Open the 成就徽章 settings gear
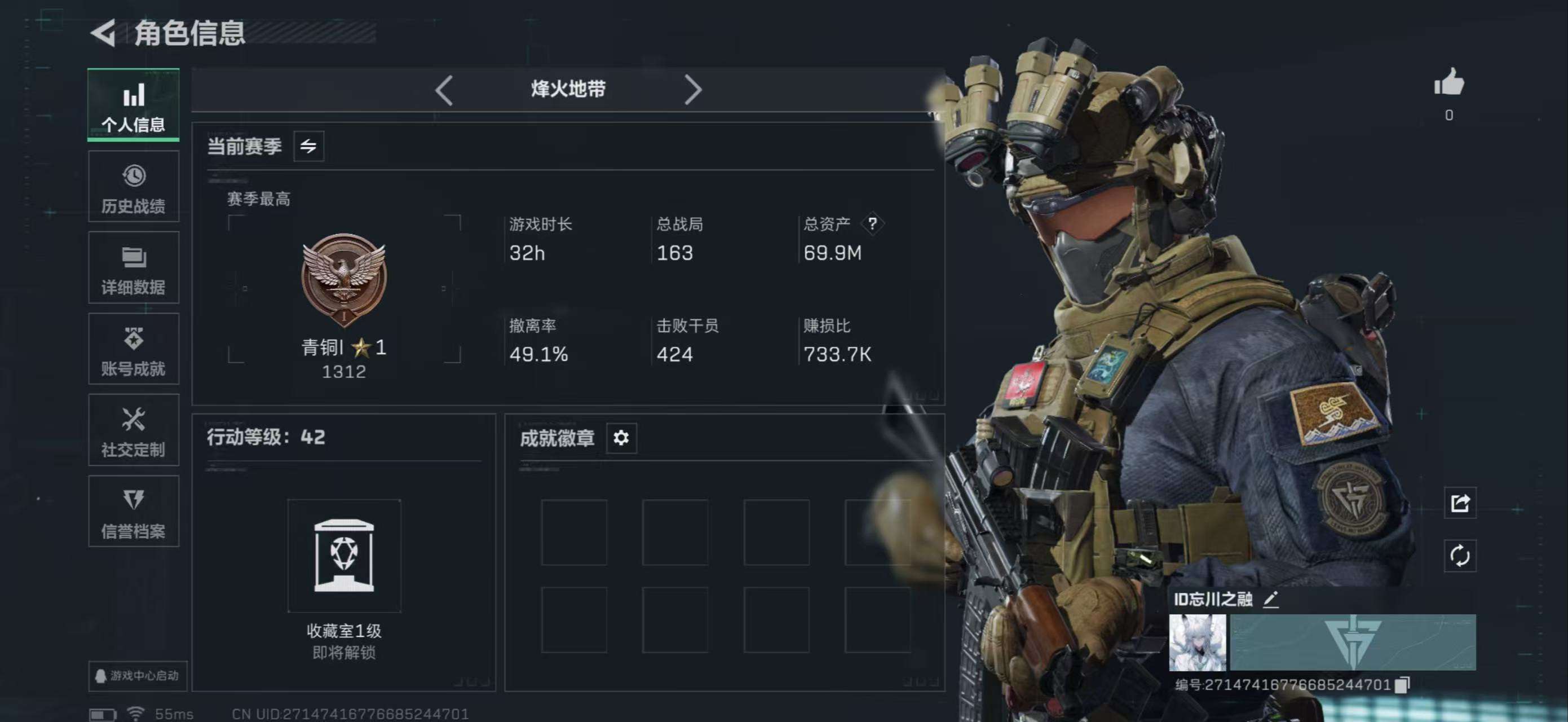Screen dimensions: 1568x722 [621, 438]
